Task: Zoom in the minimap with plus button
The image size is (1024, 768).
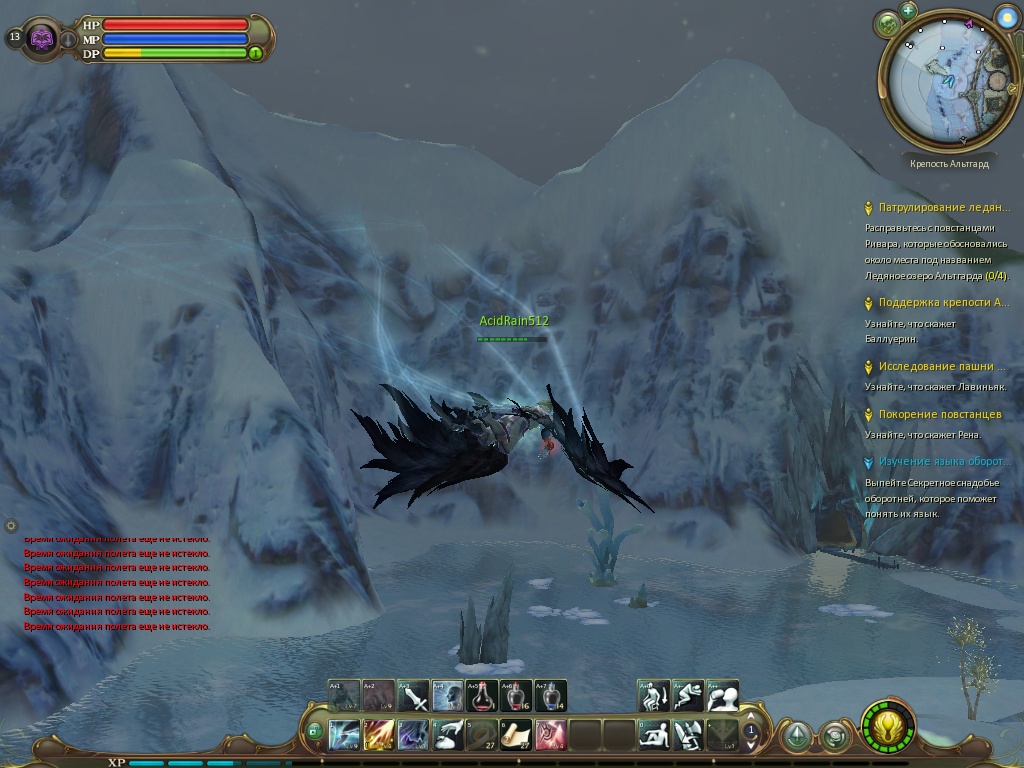Action: pos(908,11)
